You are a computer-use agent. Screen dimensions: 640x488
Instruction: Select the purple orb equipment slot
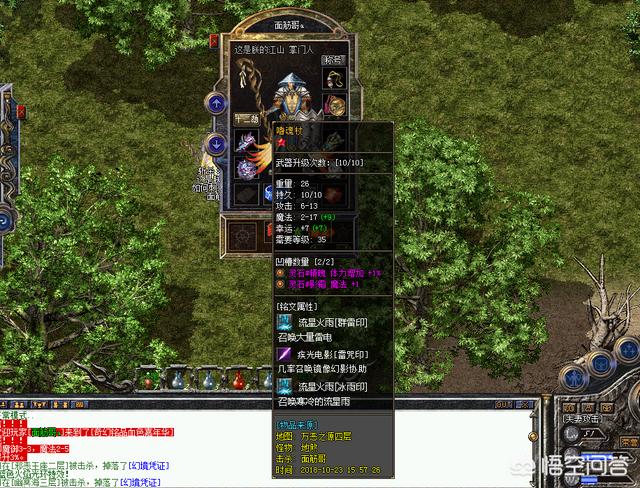[246, 169]
